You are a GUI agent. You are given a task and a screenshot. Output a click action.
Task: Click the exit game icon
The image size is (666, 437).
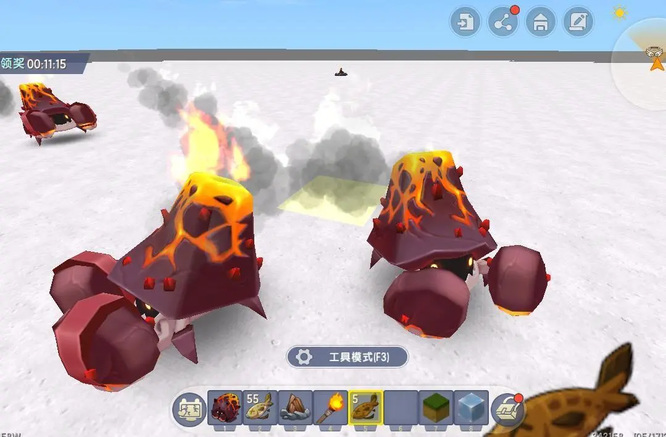pos(465,21)
